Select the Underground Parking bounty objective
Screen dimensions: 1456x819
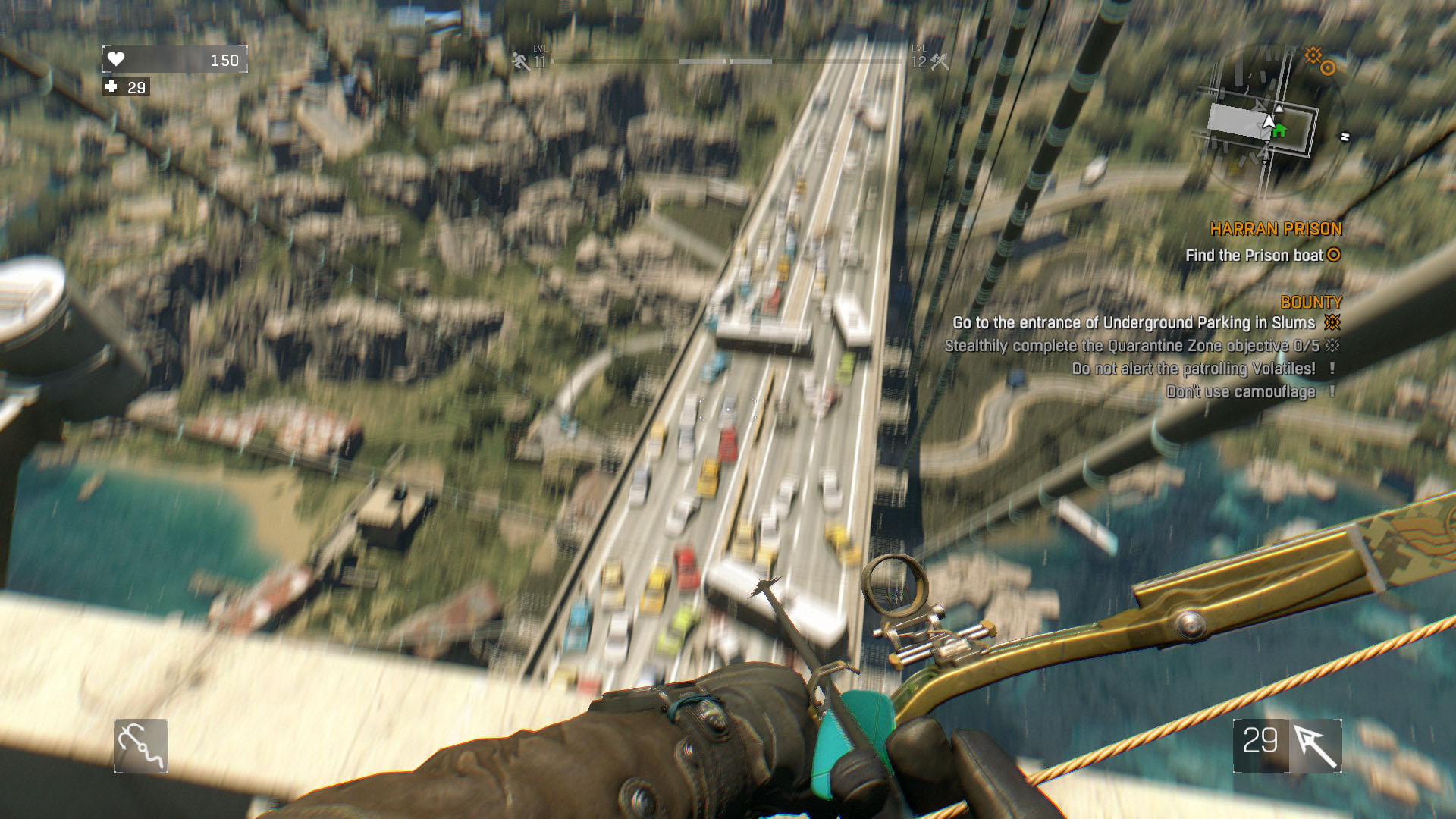coord(1134,323)
